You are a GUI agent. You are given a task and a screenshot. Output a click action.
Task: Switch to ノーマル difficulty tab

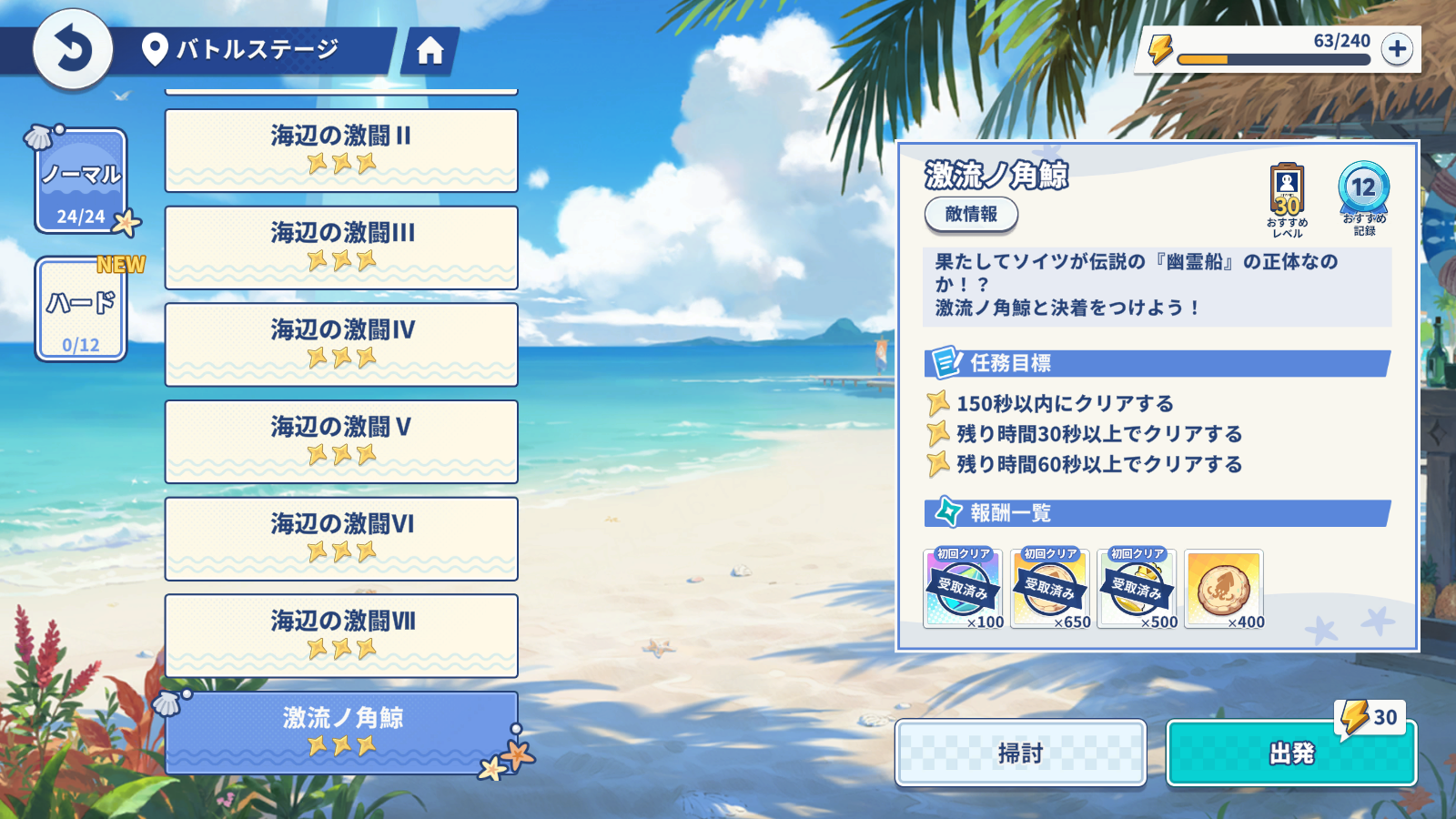(81, 181)
